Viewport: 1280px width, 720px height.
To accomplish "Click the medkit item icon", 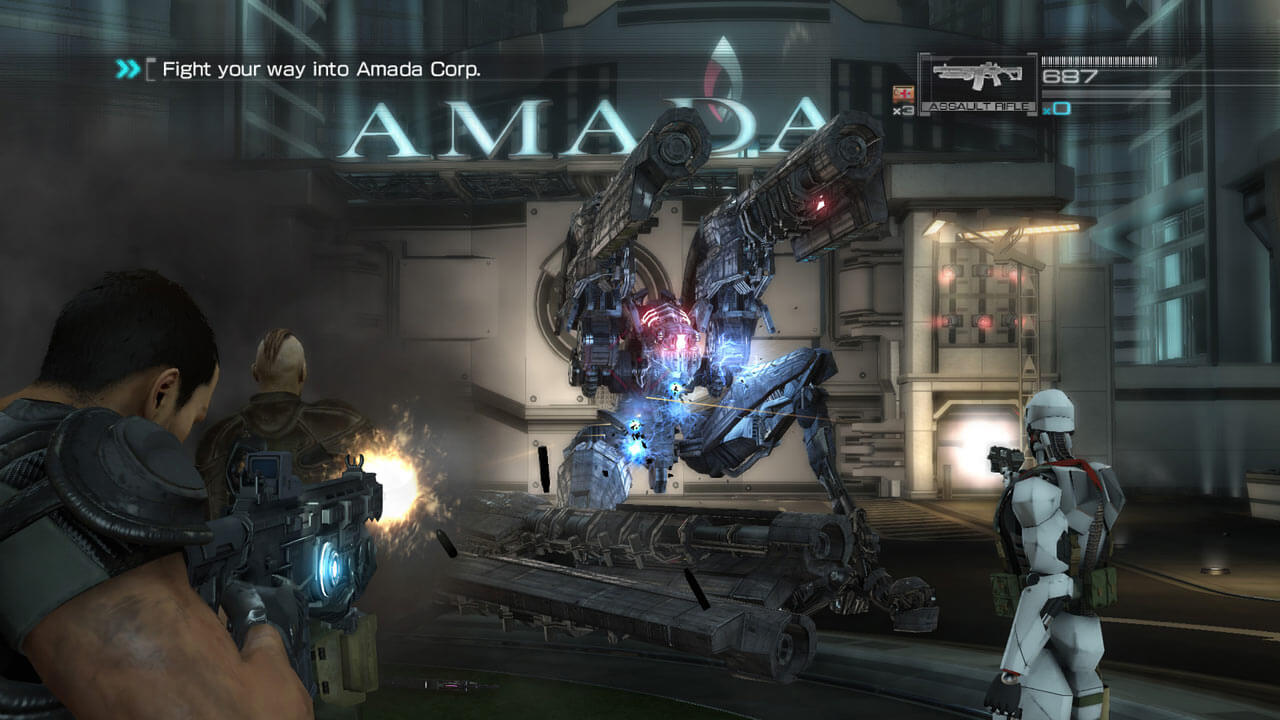I will (x=903, y=94).
